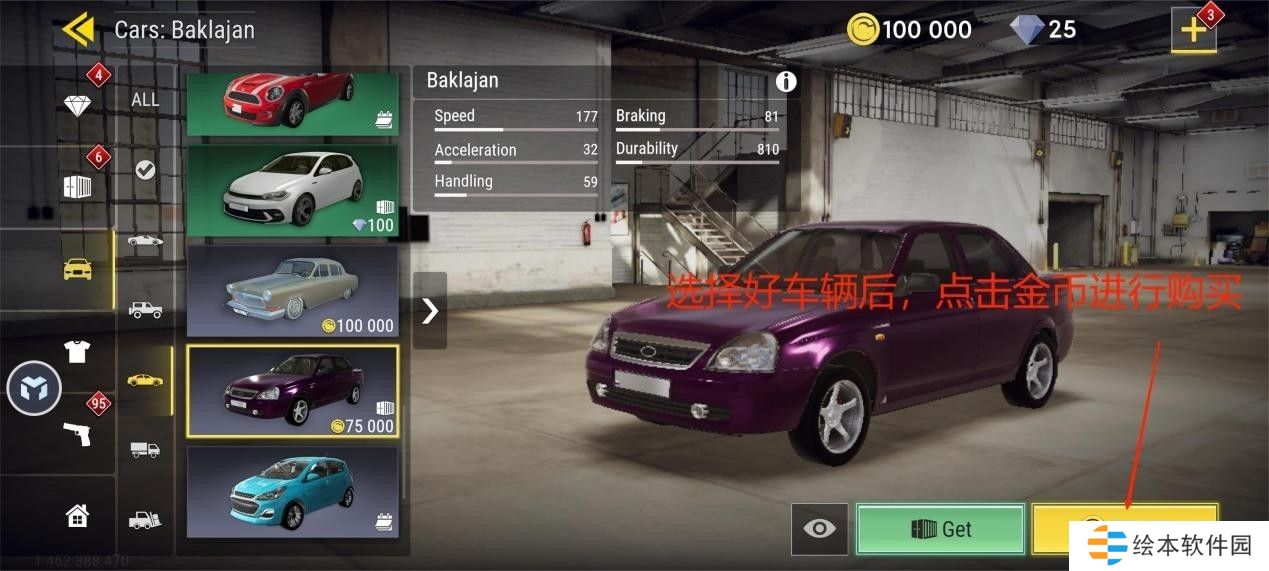Image resolution: width=1269 pixels, height=571 pixels.
Task: Filter by sports car type
Action: 145,240
